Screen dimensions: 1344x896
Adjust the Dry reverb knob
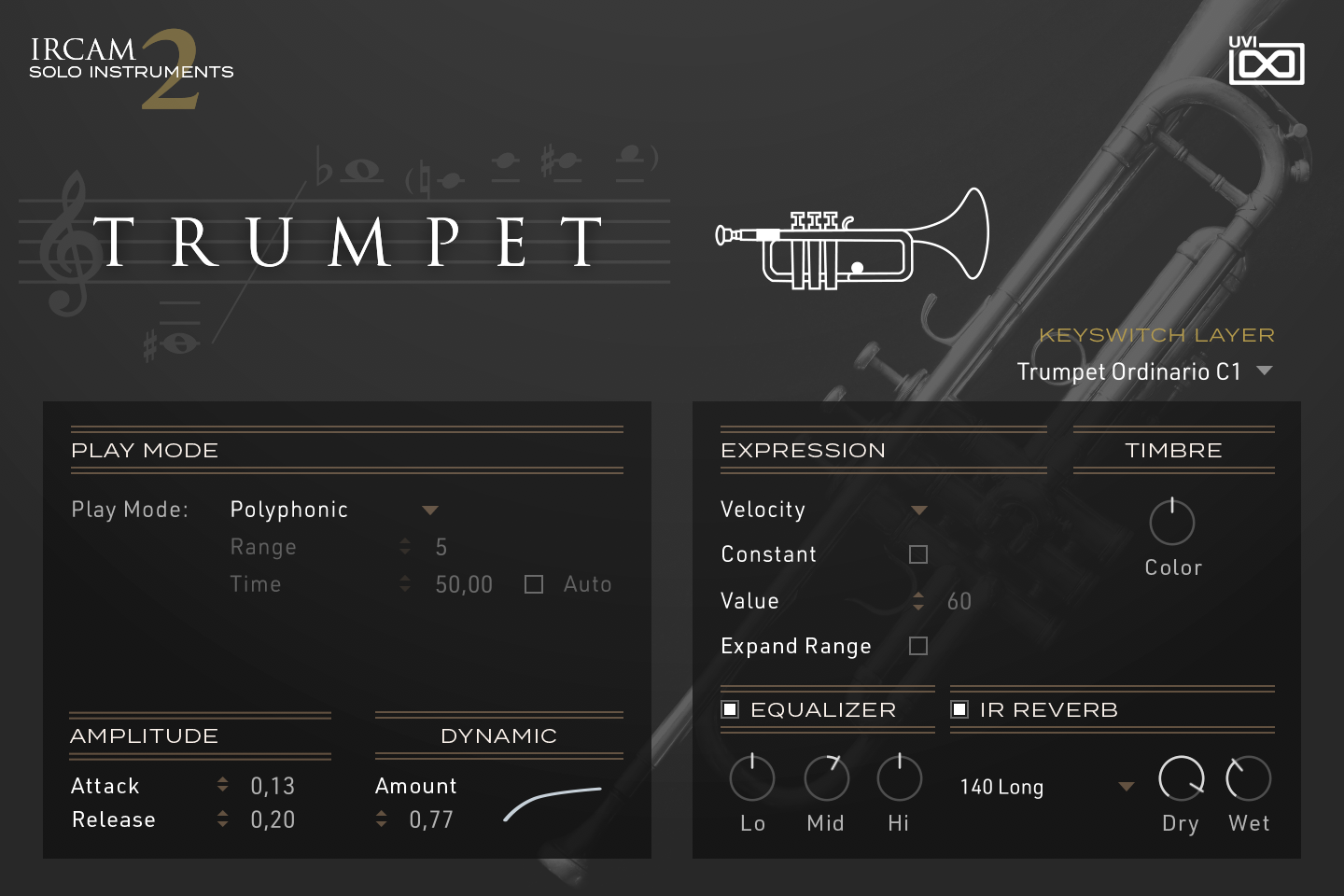(x=1180, y=777)
